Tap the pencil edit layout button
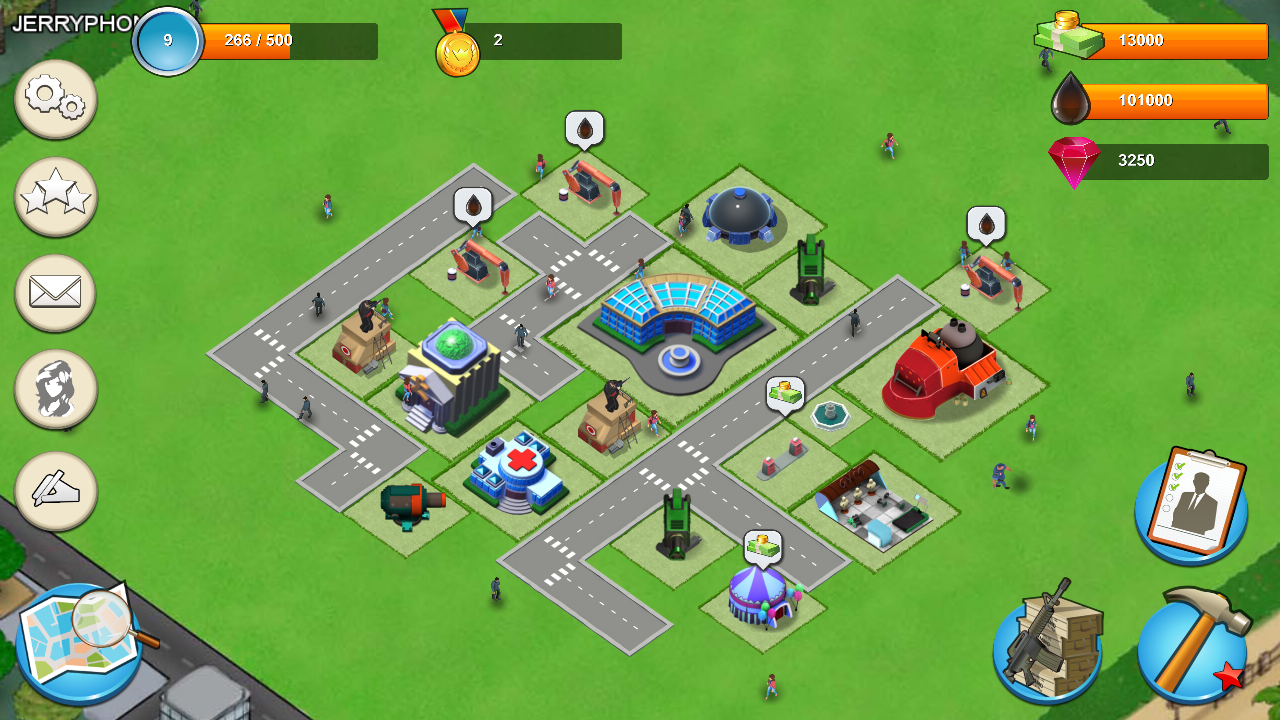The height and width of the screenshot is (720, 1280). 56,490
